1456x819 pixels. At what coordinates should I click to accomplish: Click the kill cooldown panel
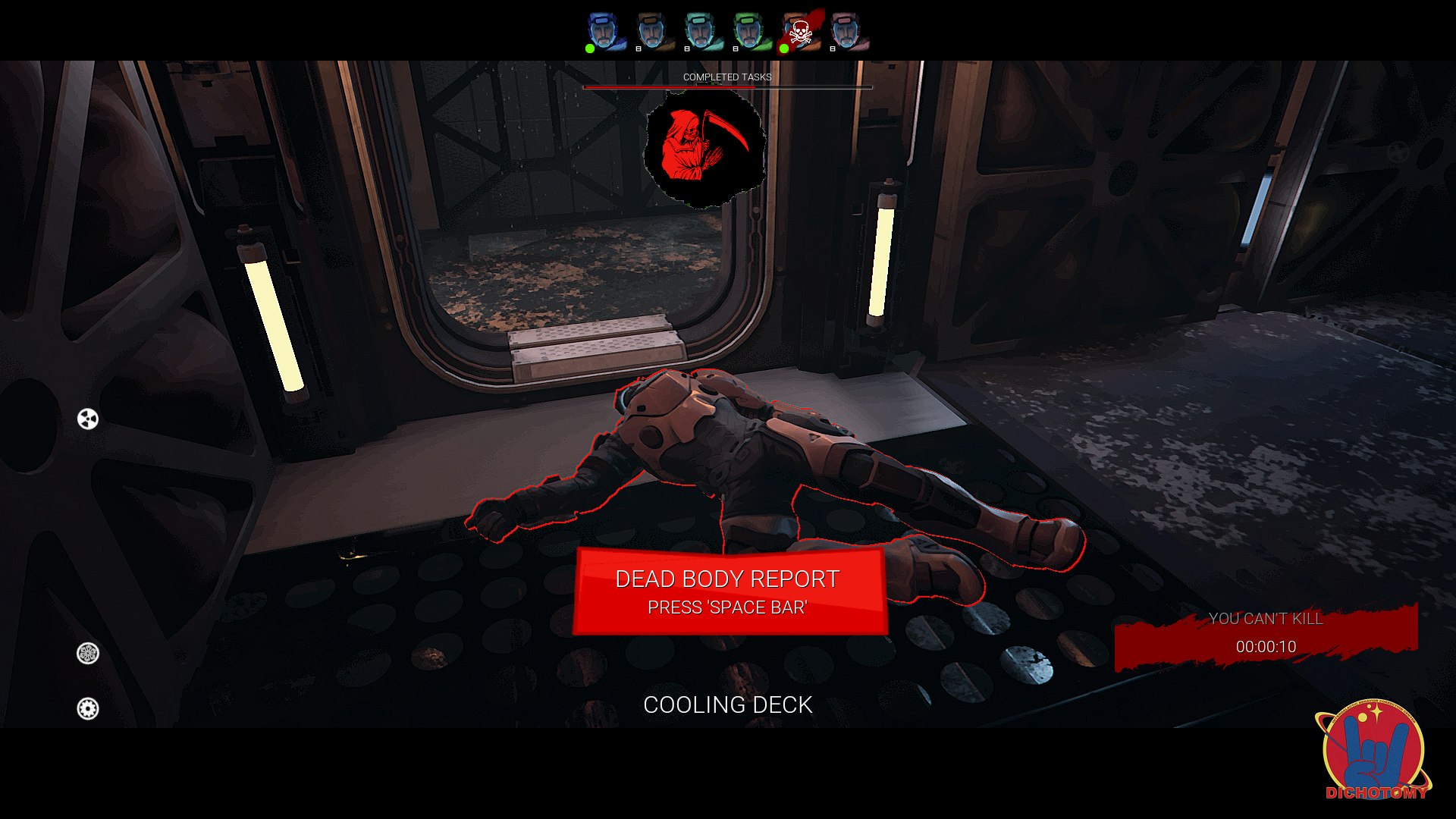click(x=1266, y=635)
